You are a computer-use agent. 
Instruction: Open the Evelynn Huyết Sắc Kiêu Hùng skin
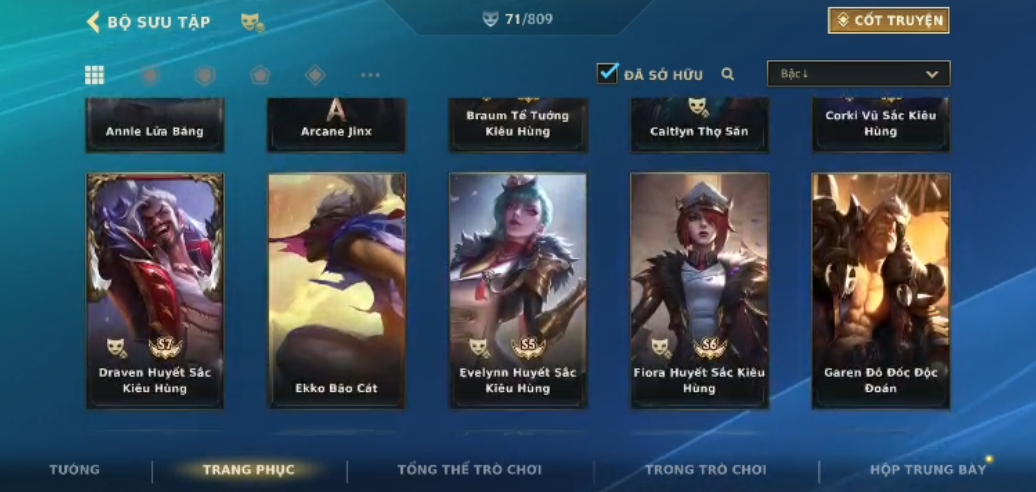click(518, 290)
